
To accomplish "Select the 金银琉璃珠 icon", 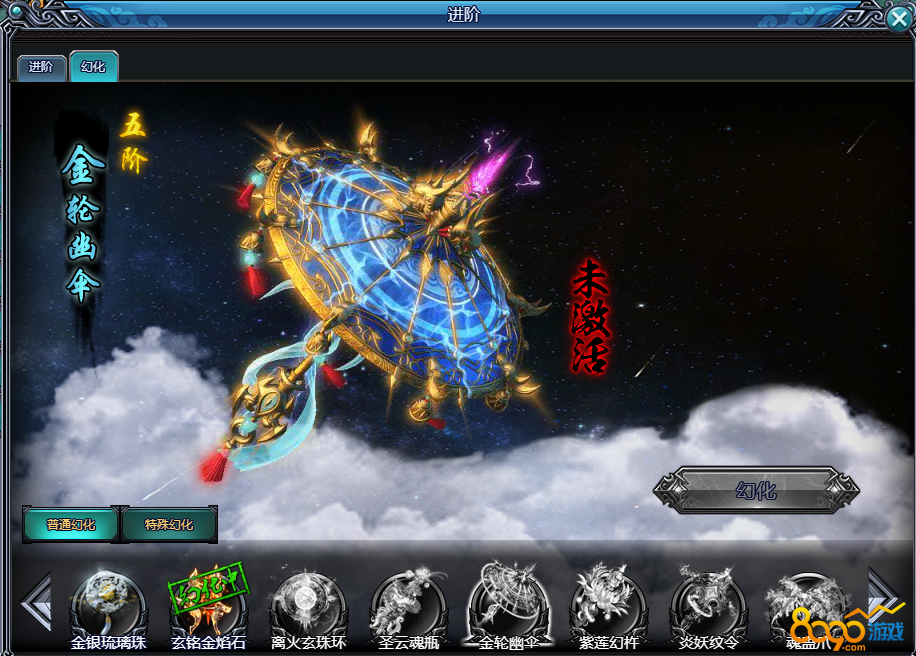I will tap(107, 602).
